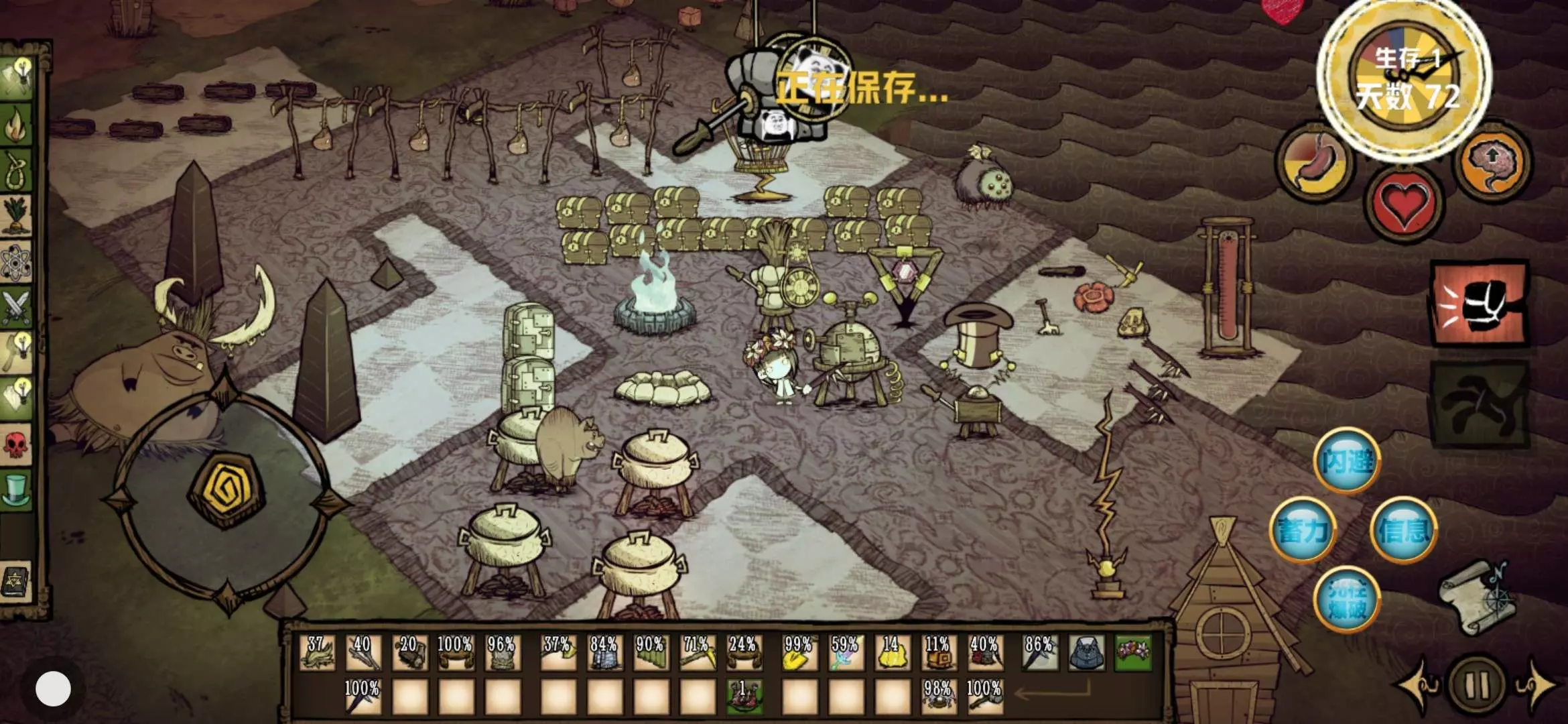The height and width of the screenshot is (724, 1568).
Task: Select the cut grass stack of 37
Action: click(317, 652)
